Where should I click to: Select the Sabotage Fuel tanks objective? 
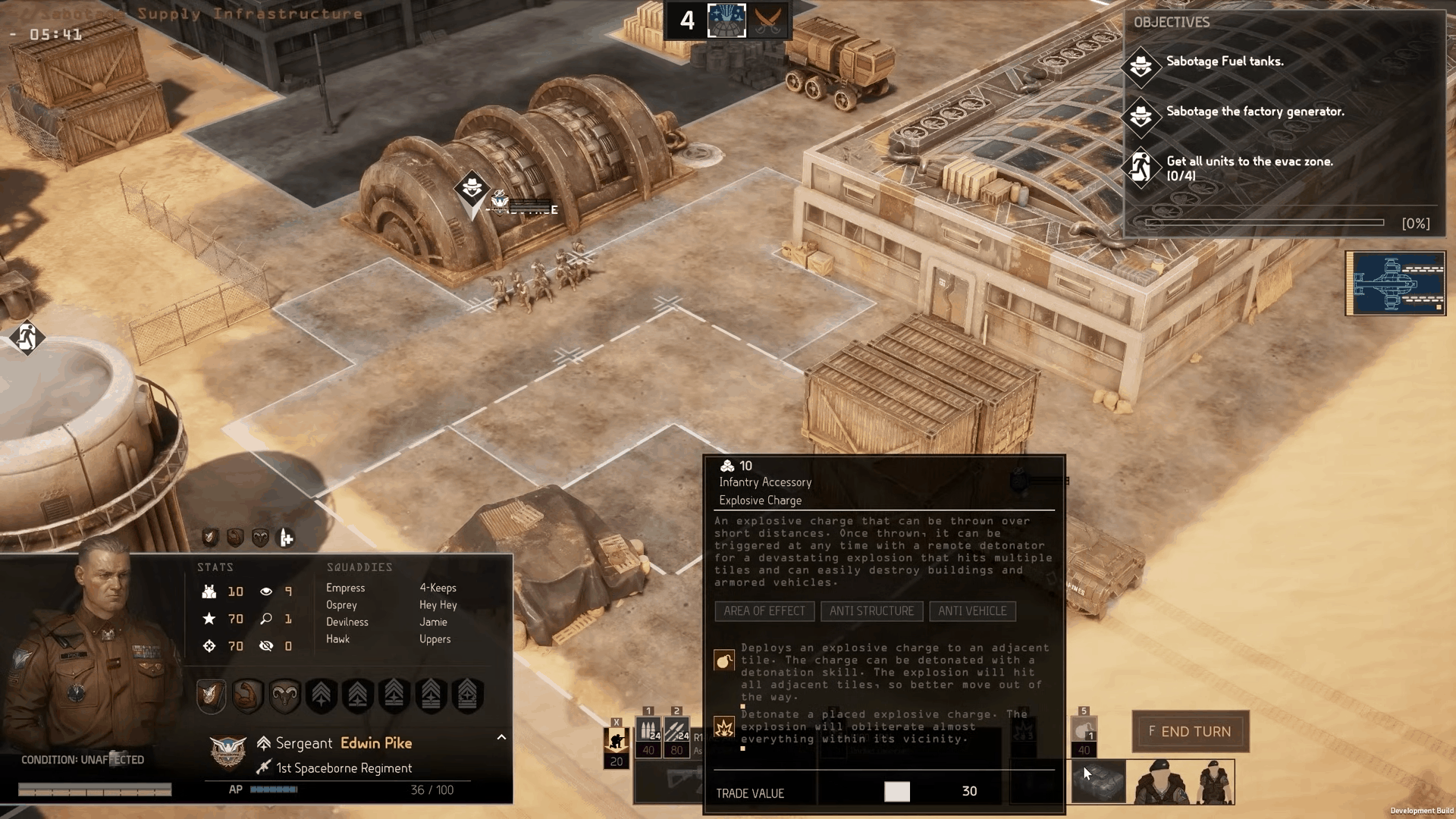click(1224, 62)
